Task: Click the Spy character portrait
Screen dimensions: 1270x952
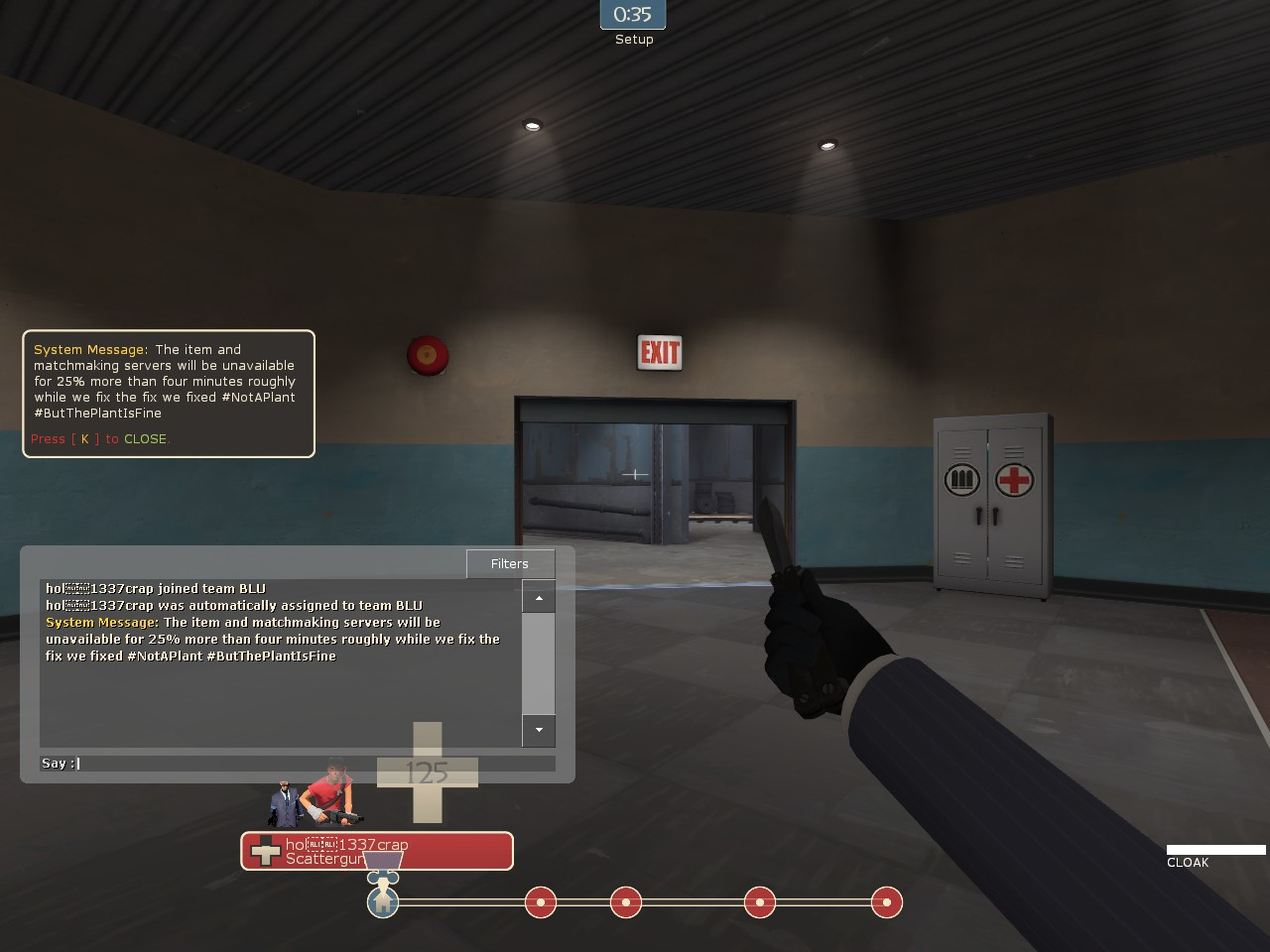Action: pos(287,805)
